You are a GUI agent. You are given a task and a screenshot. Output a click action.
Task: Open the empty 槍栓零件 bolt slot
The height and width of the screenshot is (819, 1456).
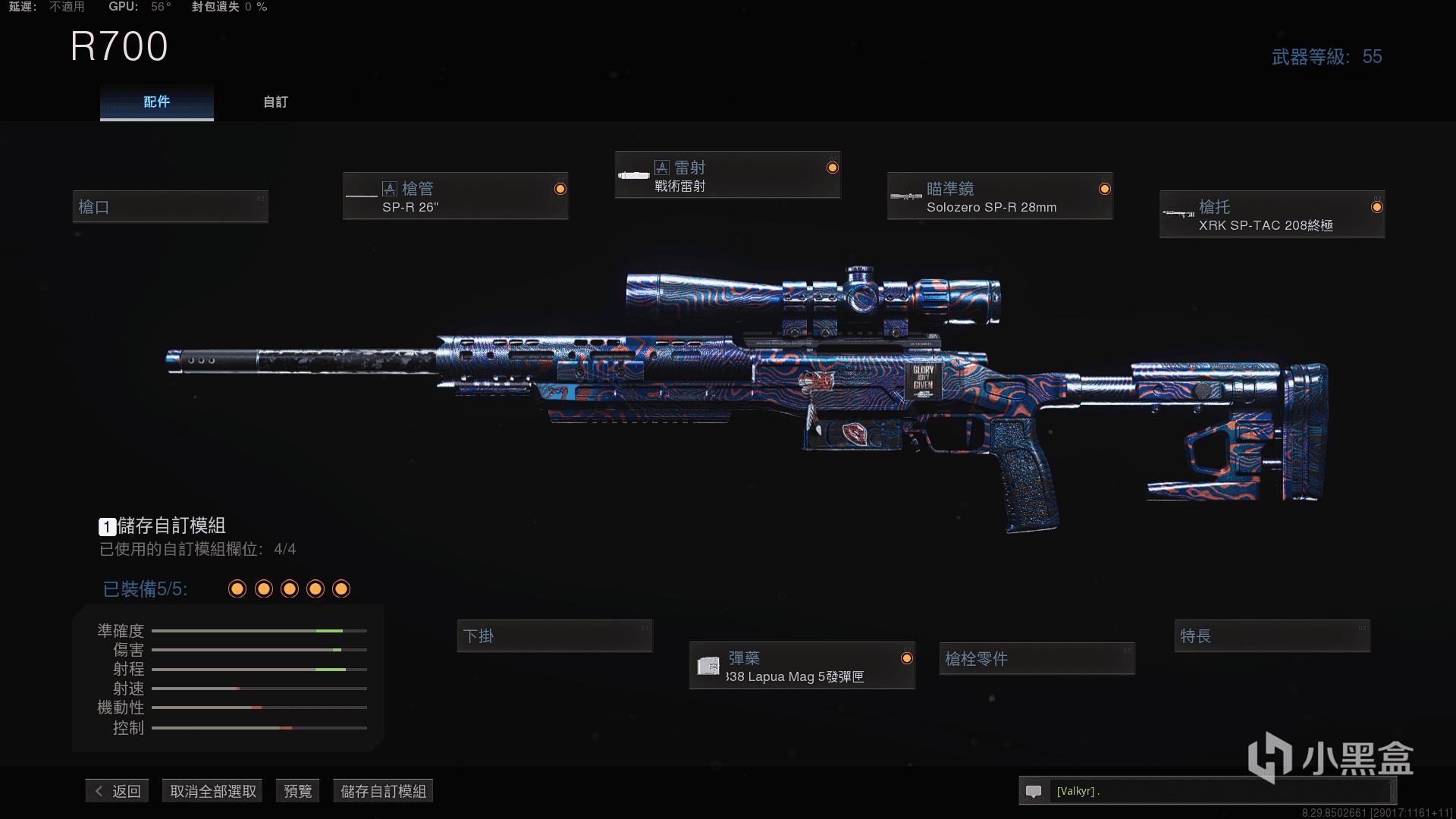tap(1037, 659)
